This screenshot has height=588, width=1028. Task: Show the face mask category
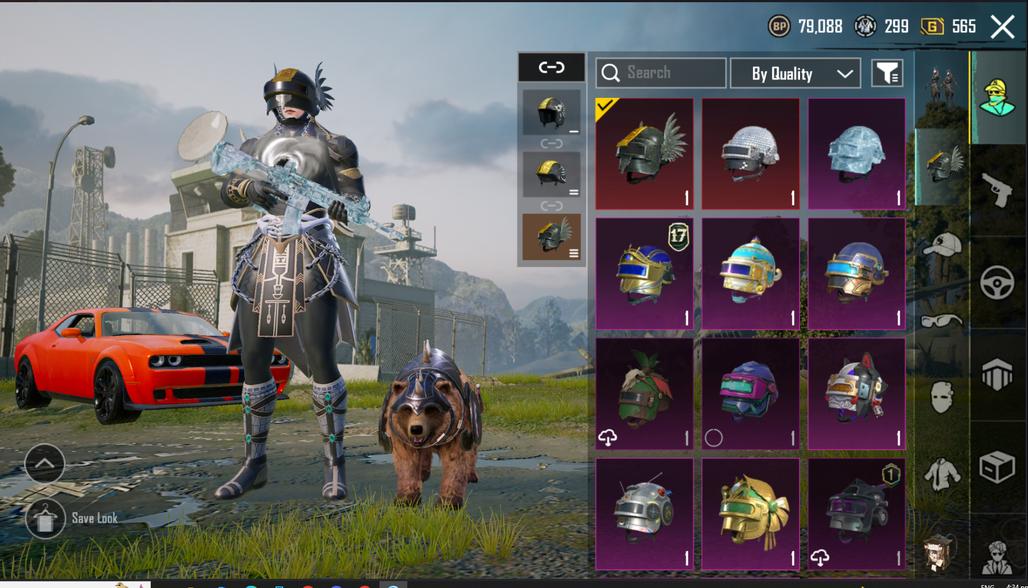point(941,397)
